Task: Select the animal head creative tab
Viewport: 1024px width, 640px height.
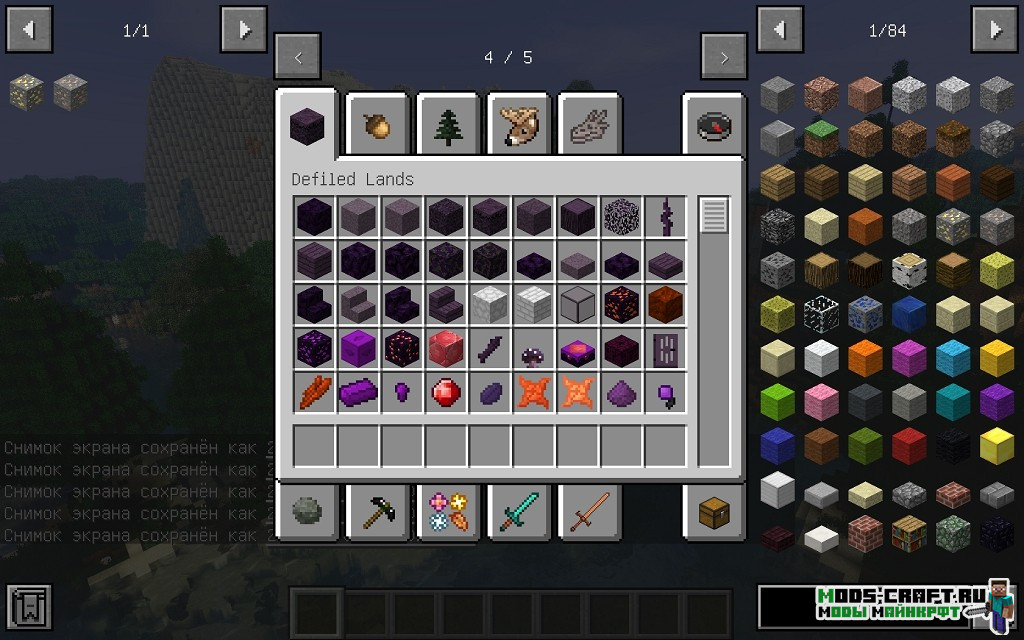Action: click(x=519, y=124)
